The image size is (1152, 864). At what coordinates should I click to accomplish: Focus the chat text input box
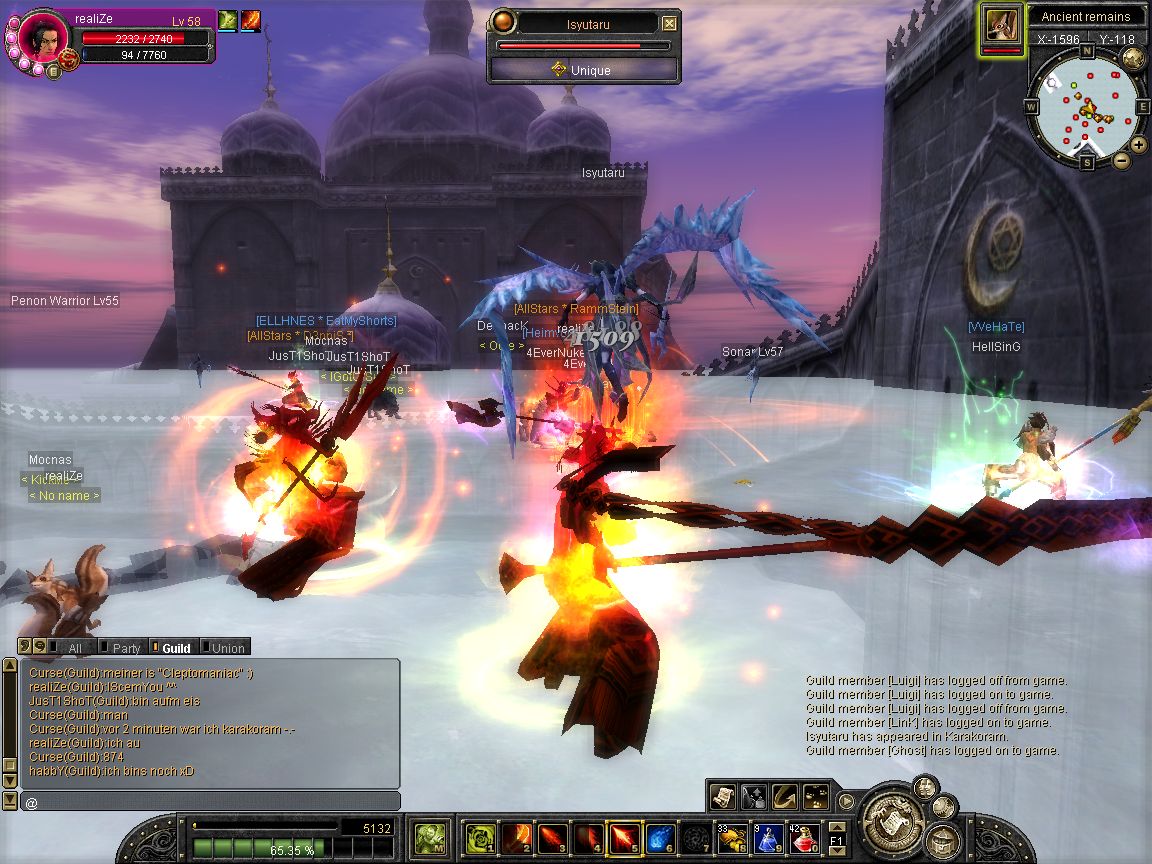click(x=210, y=802)
